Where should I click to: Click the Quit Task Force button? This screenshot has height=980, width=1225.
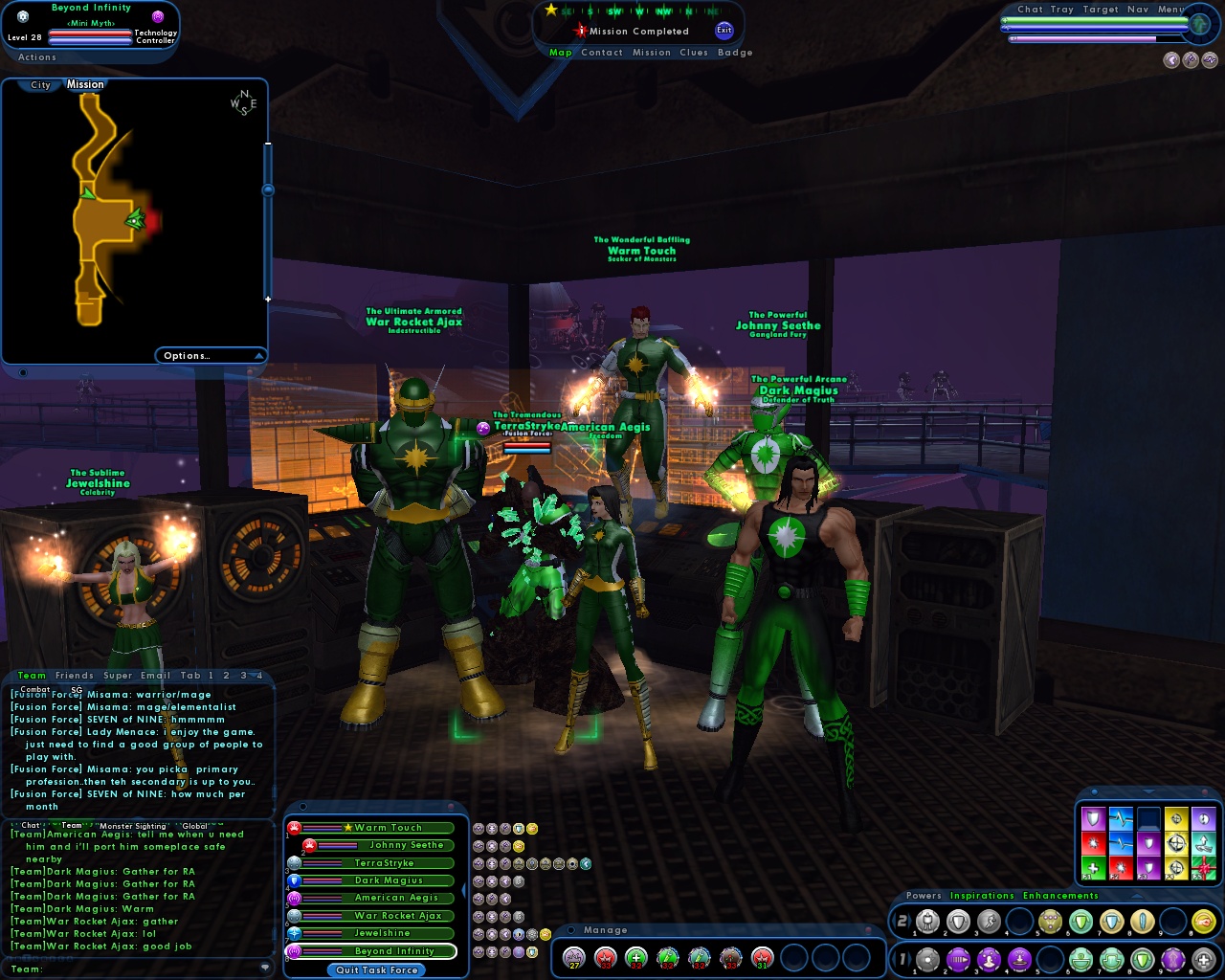(376, 970)
